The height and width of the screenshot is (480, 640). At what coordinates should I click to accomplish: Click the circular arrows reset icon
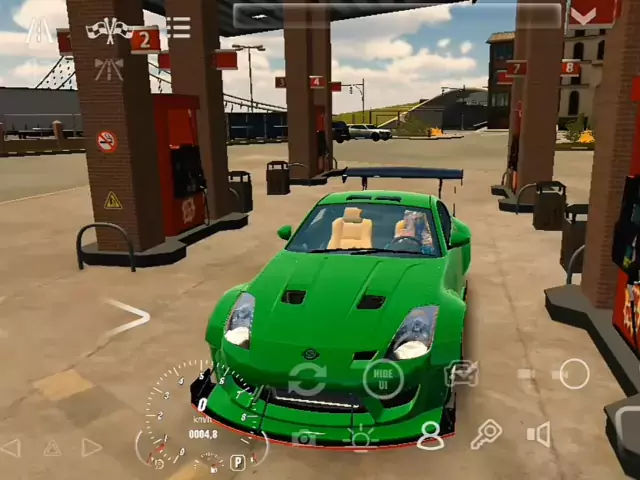(307, 379)
